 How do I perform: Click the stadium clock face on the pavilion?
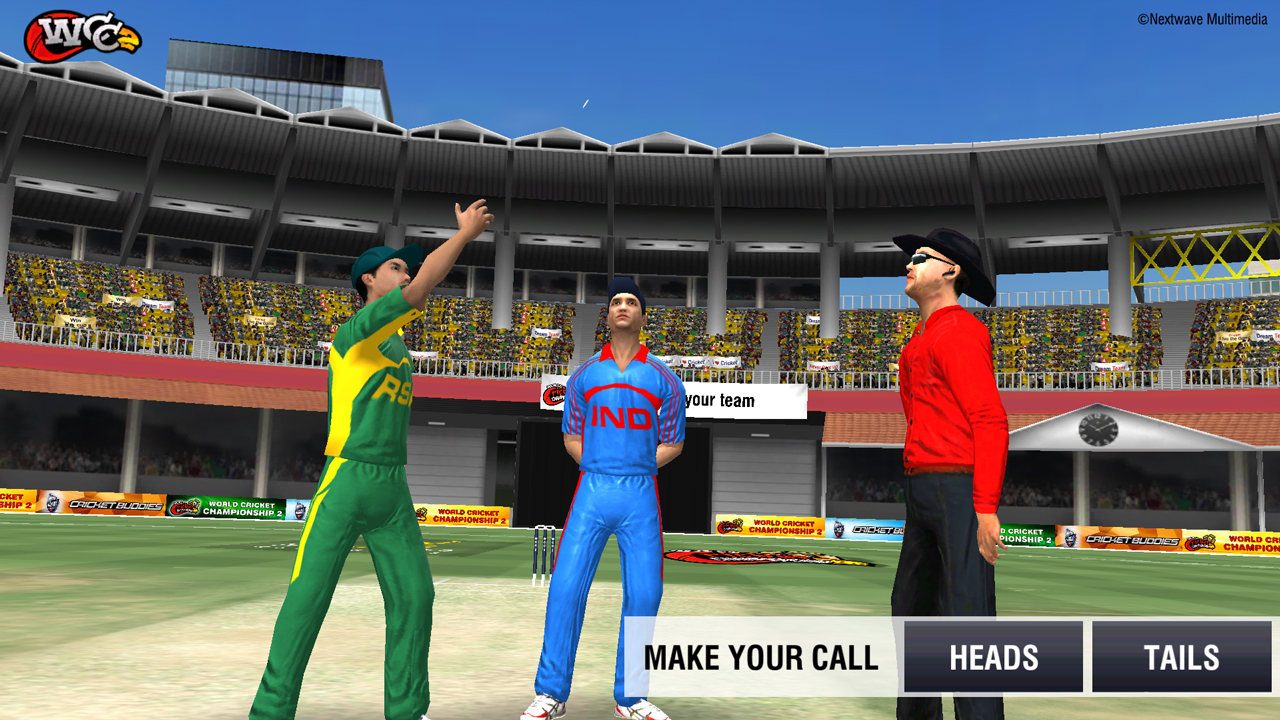[1098, 432]
